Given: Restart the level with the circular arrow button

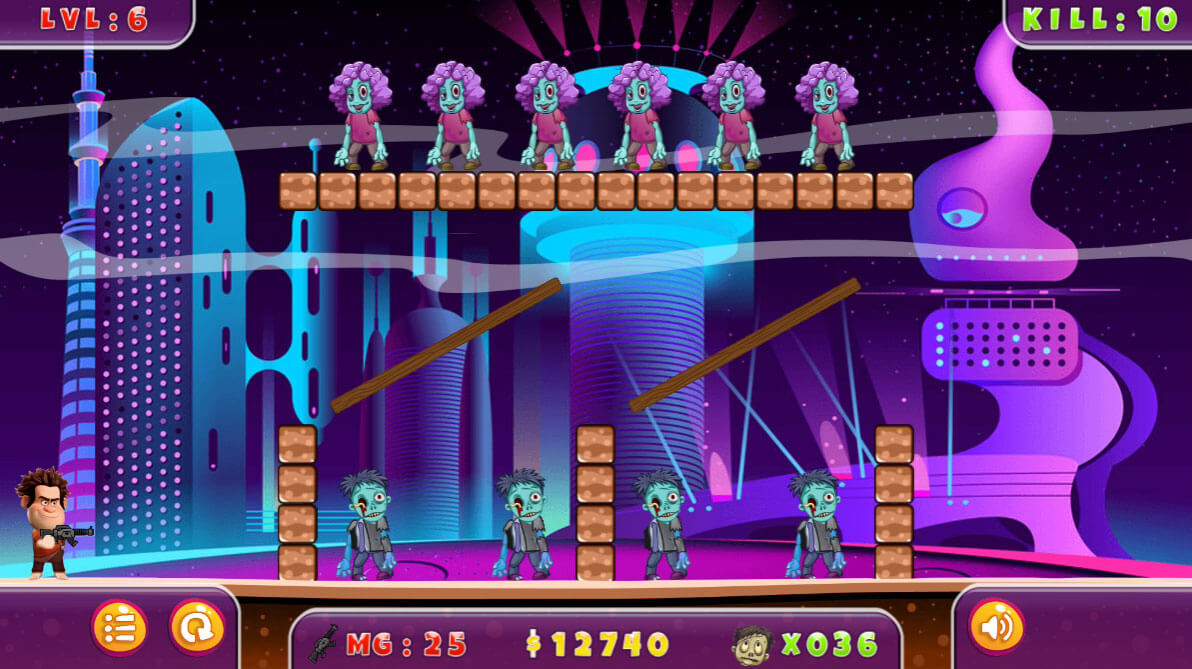Looking at the screenshot, I should 196,627.
